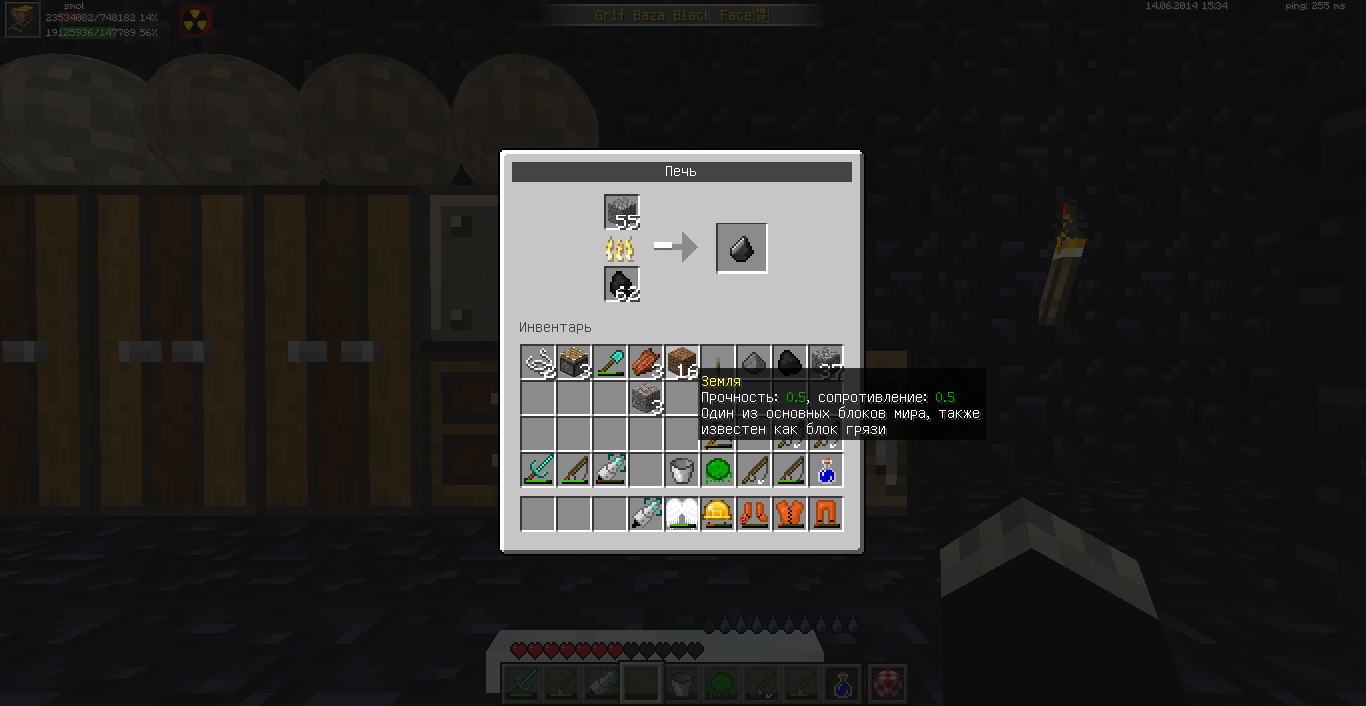Click the yellow hard hat helmet

[718, 514]
